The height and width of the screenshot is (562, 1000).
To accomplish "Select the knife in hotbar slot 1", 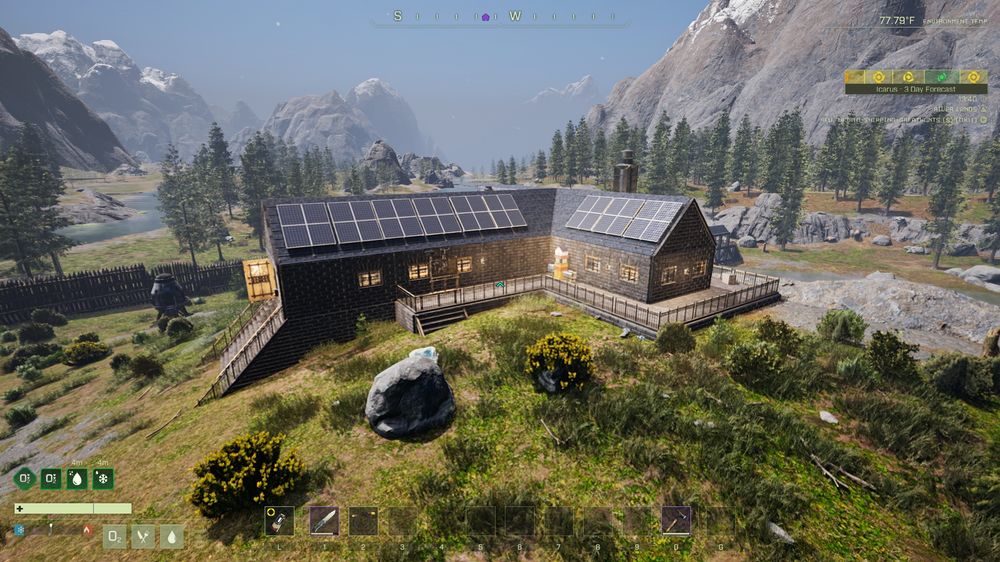I will point(324,520).
